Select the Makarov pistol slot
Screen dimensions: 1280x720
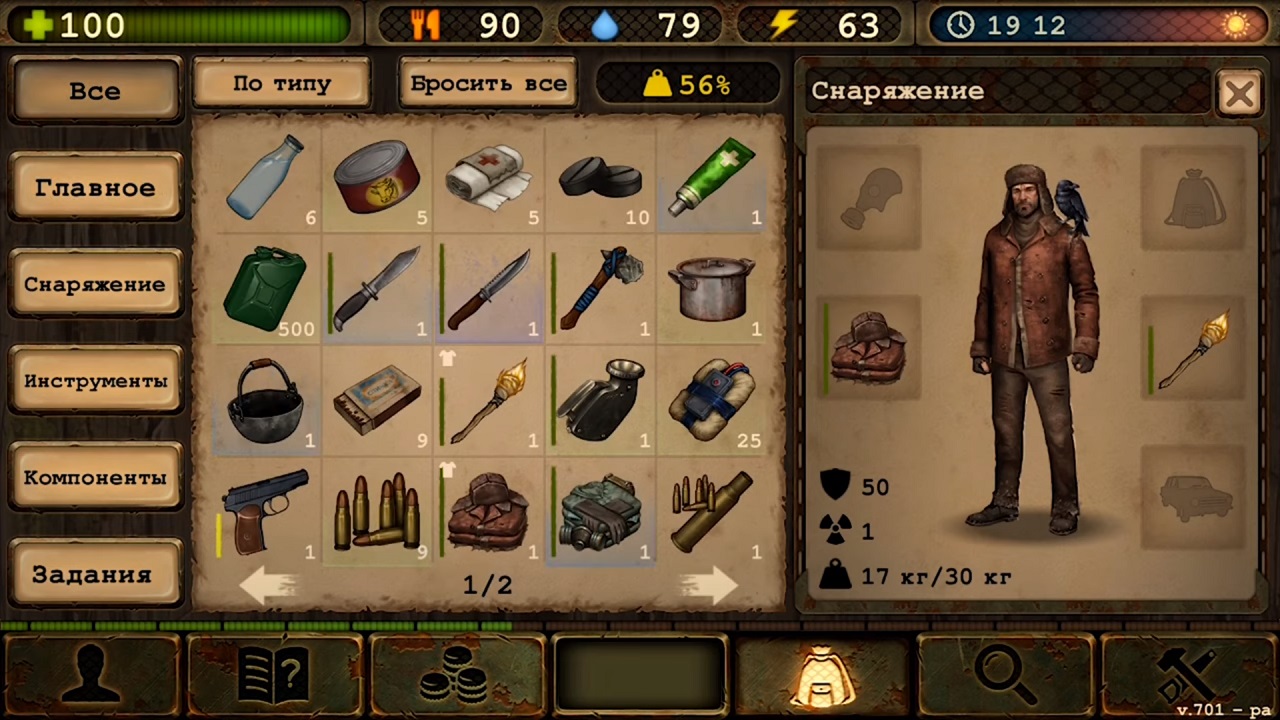265,512
